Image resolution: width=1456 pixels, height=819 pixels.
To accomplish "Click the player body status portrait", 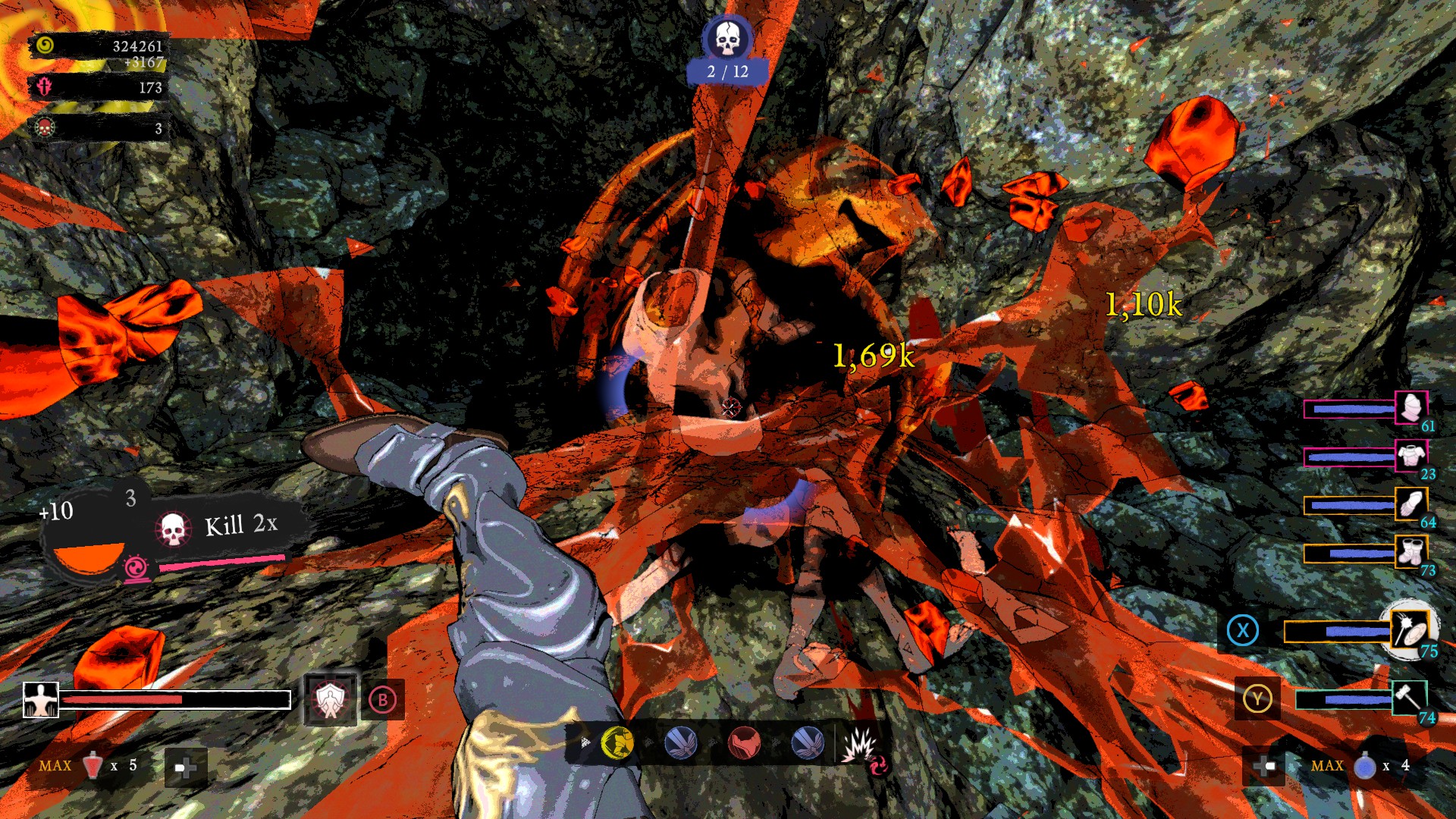I will click(x=40, y=699).
